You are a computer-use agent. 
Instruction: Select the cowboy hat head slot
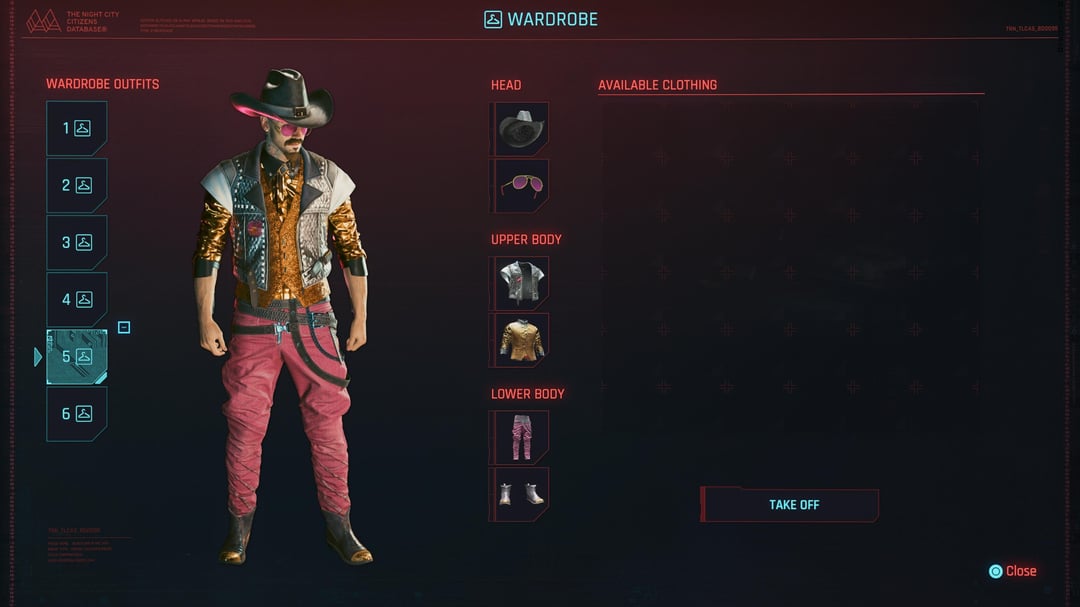pos(521,128)
